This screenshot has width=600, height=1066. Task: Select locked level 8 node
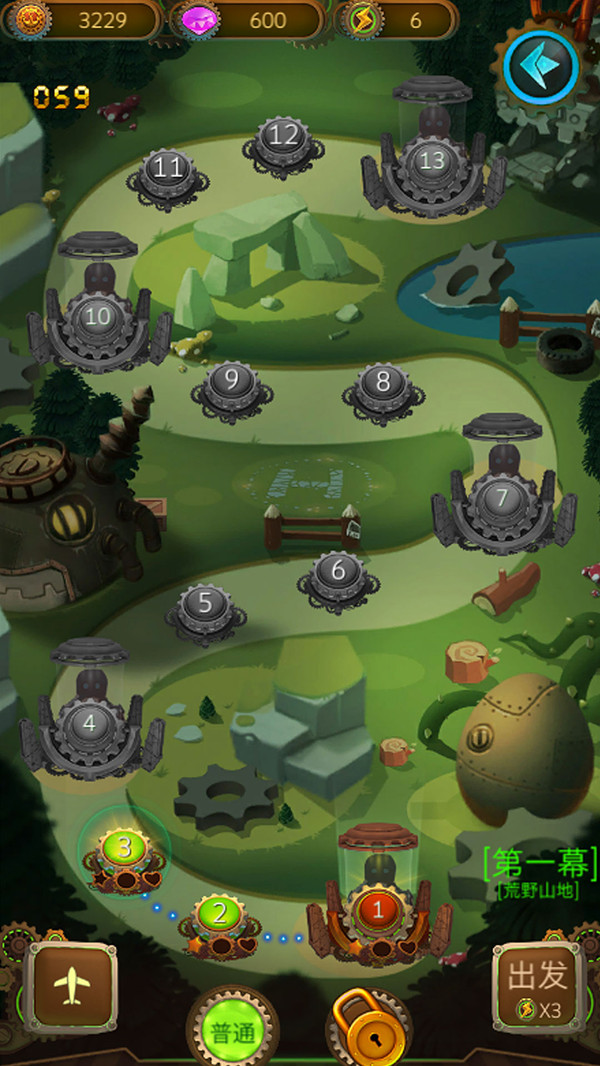[x=382, y=382]
